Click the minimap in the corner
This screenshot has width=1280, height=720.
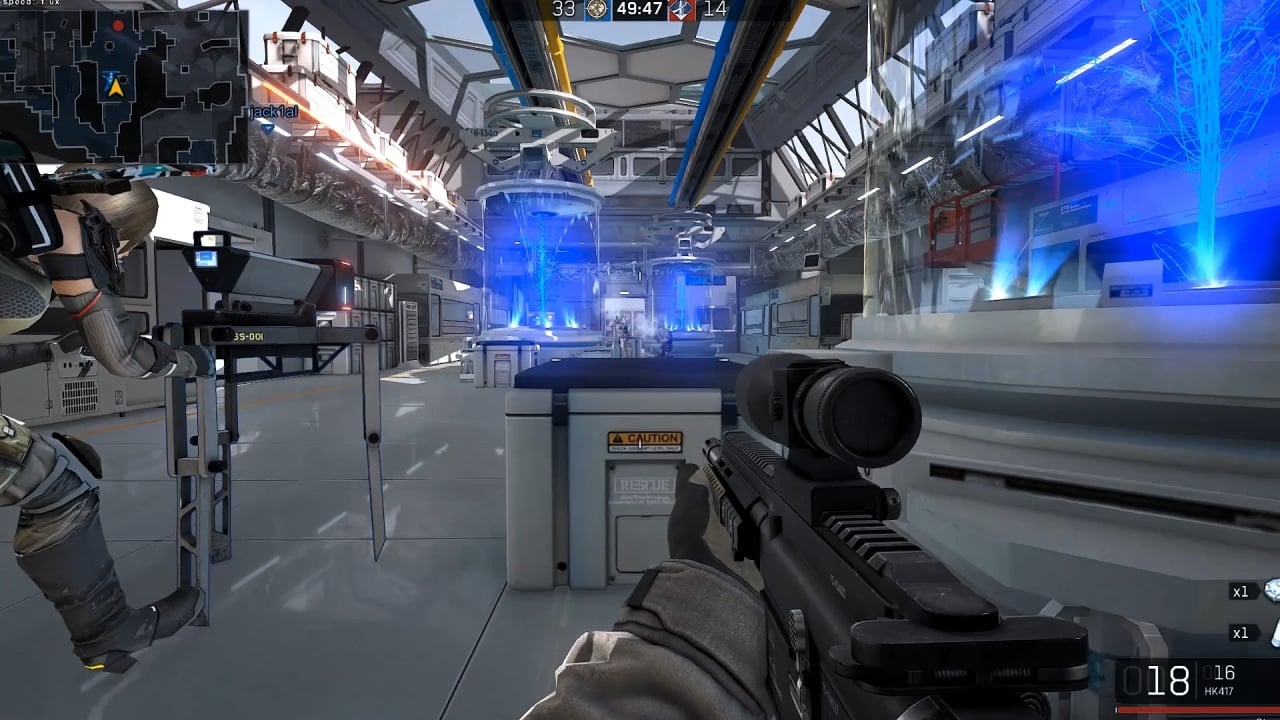pyautogui.click(x=123, y=85)
